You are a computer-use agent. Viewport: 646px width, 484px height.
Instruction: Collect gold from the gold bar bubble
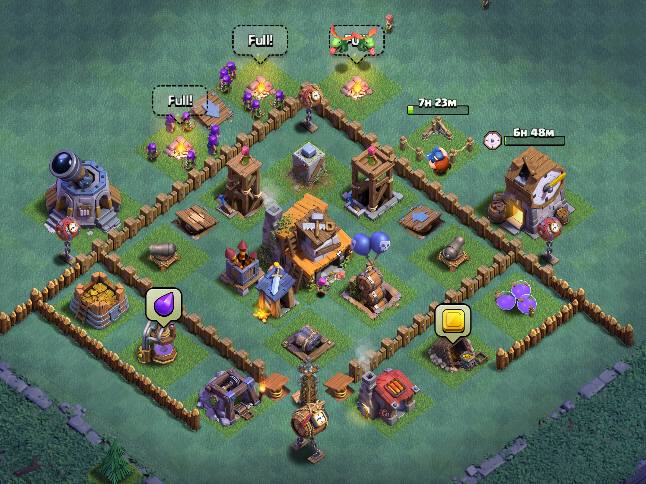452,321
